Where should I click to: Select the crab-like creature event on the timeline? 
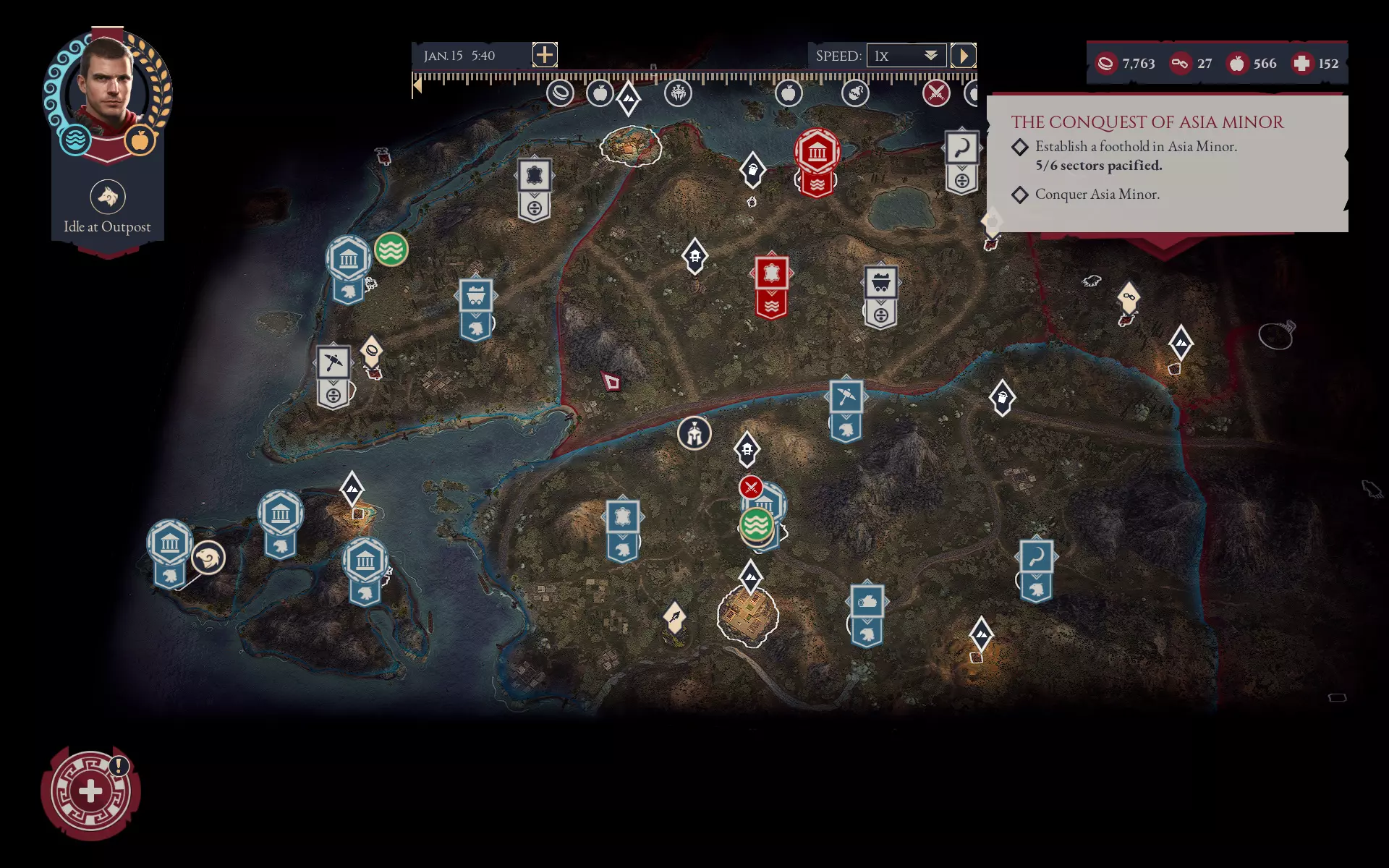(x=678, y=93)
